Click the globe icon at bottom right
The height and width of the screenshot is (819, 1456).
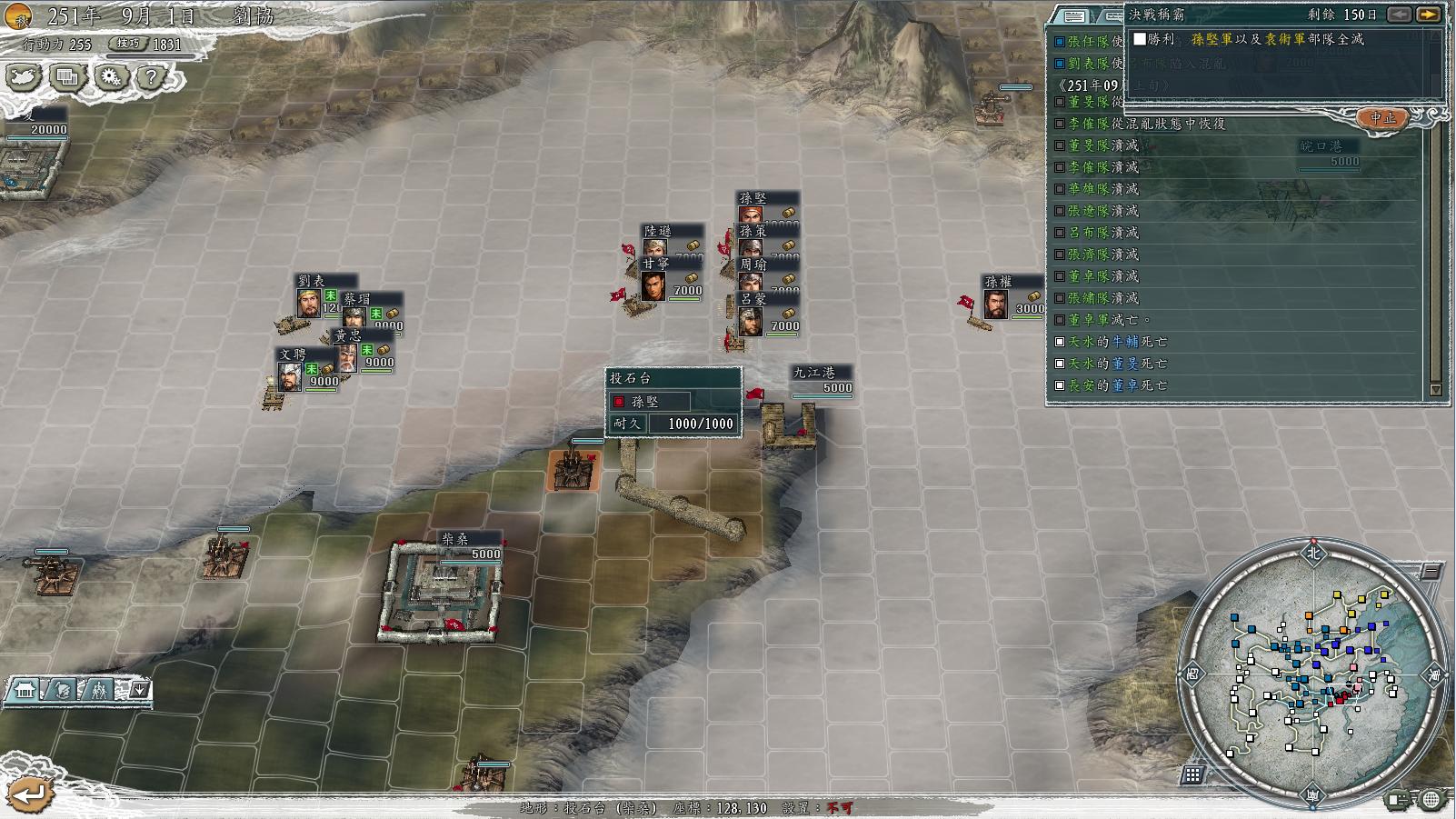(x=1431, y=800)
